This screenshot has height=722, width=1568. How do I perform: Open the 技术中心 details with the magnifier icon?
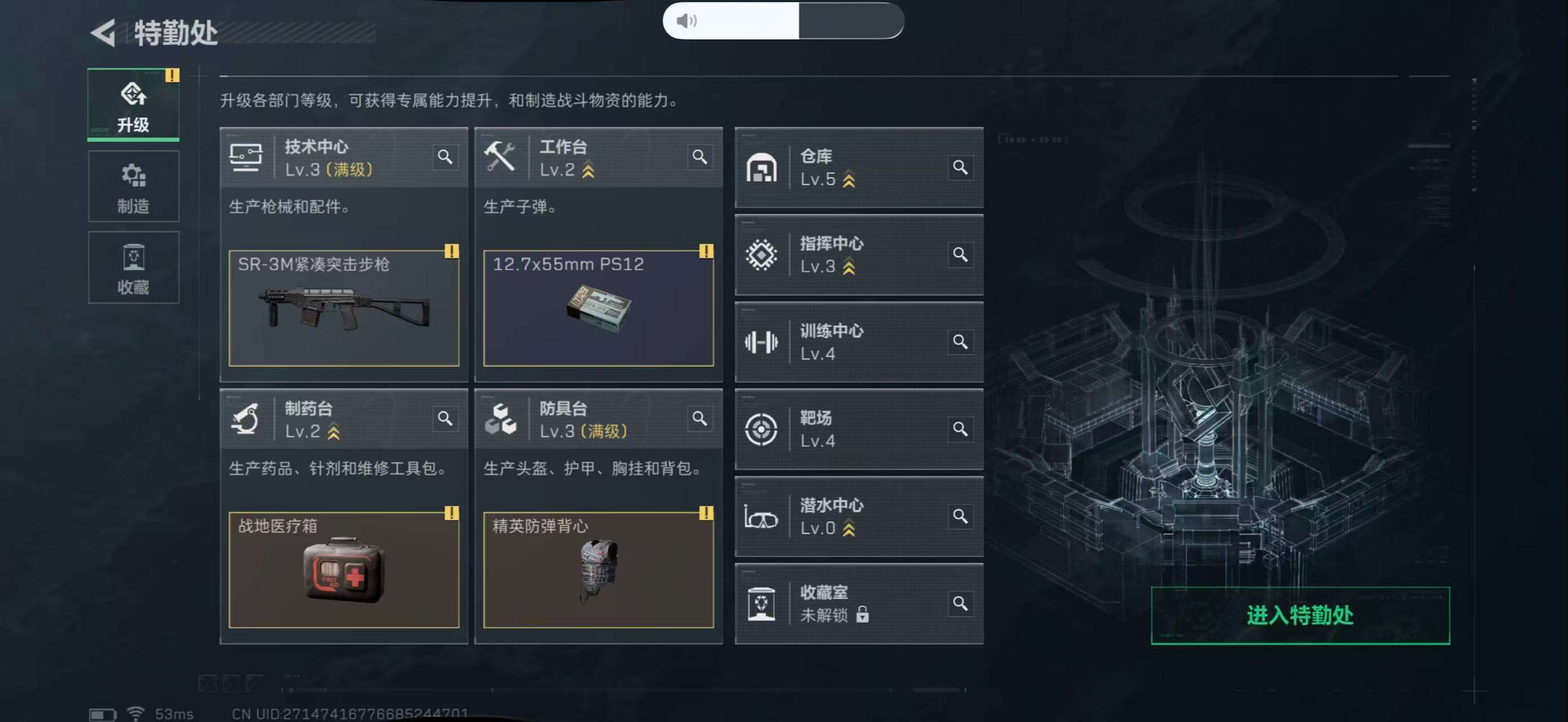pos(445,157)
